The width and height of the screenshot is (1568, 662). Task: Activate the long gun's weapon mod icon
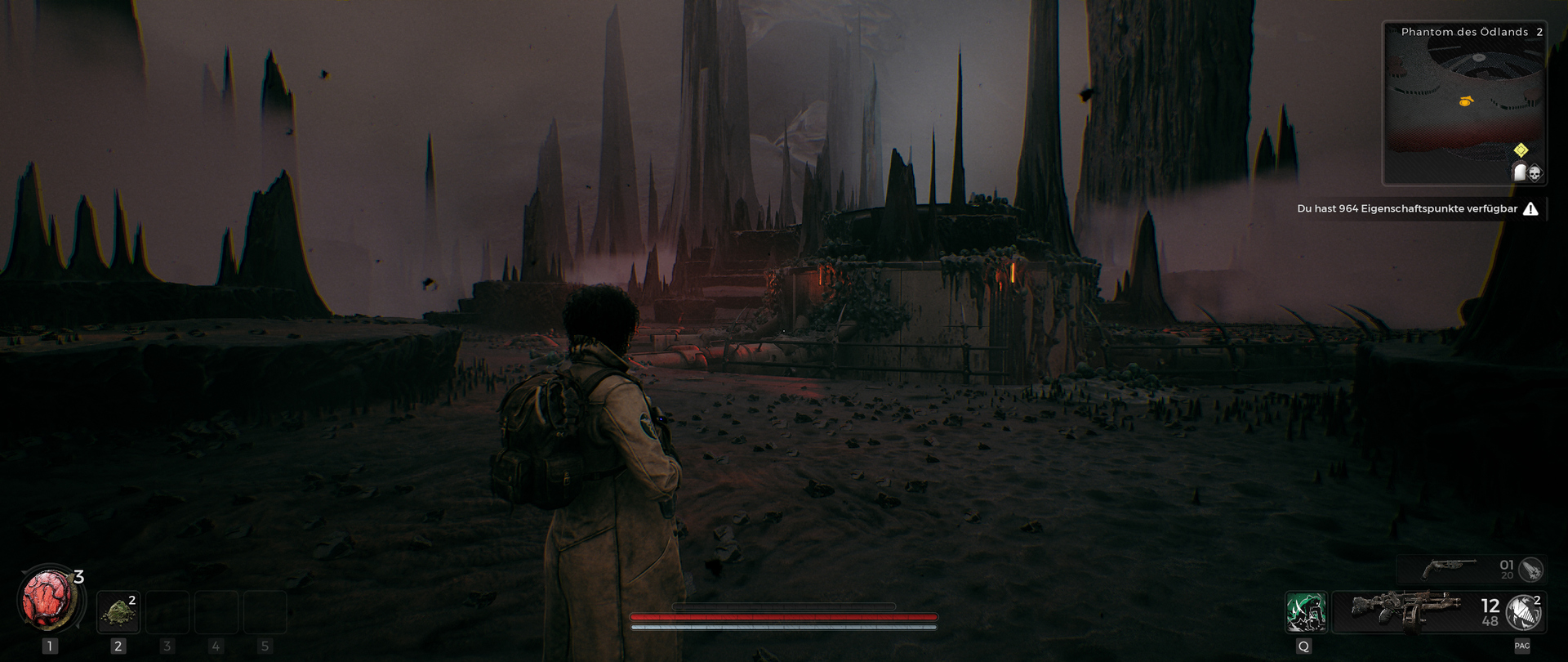(x=1524, y=612)
